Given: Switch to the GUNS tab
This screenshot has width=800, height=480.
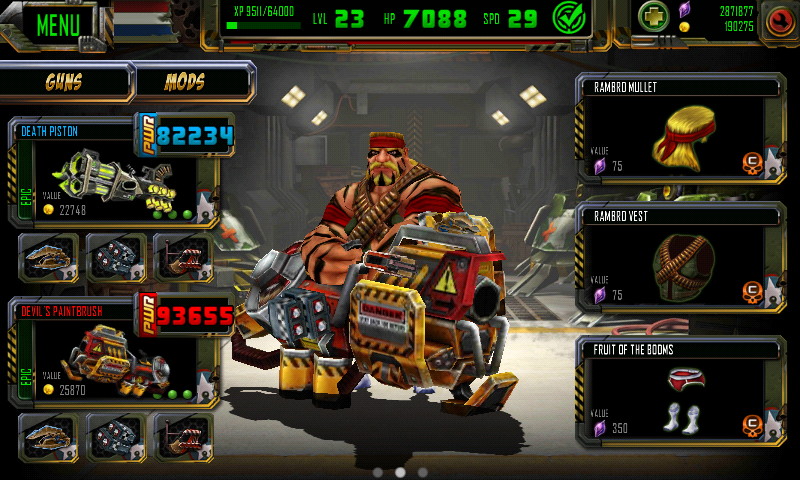Looking at the screenshot, I should coord(65,82).
